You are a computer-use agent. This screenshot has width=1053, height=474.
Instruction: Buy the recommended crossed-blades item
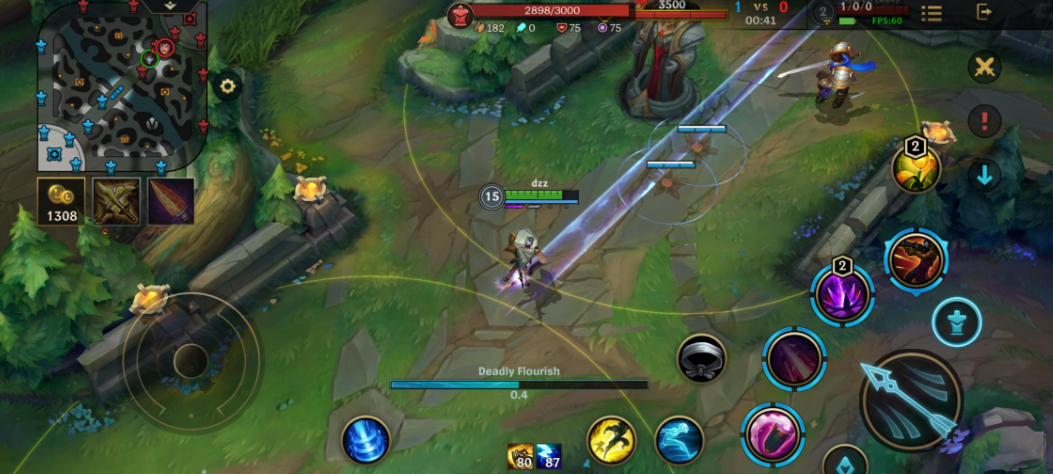point(117,201)
